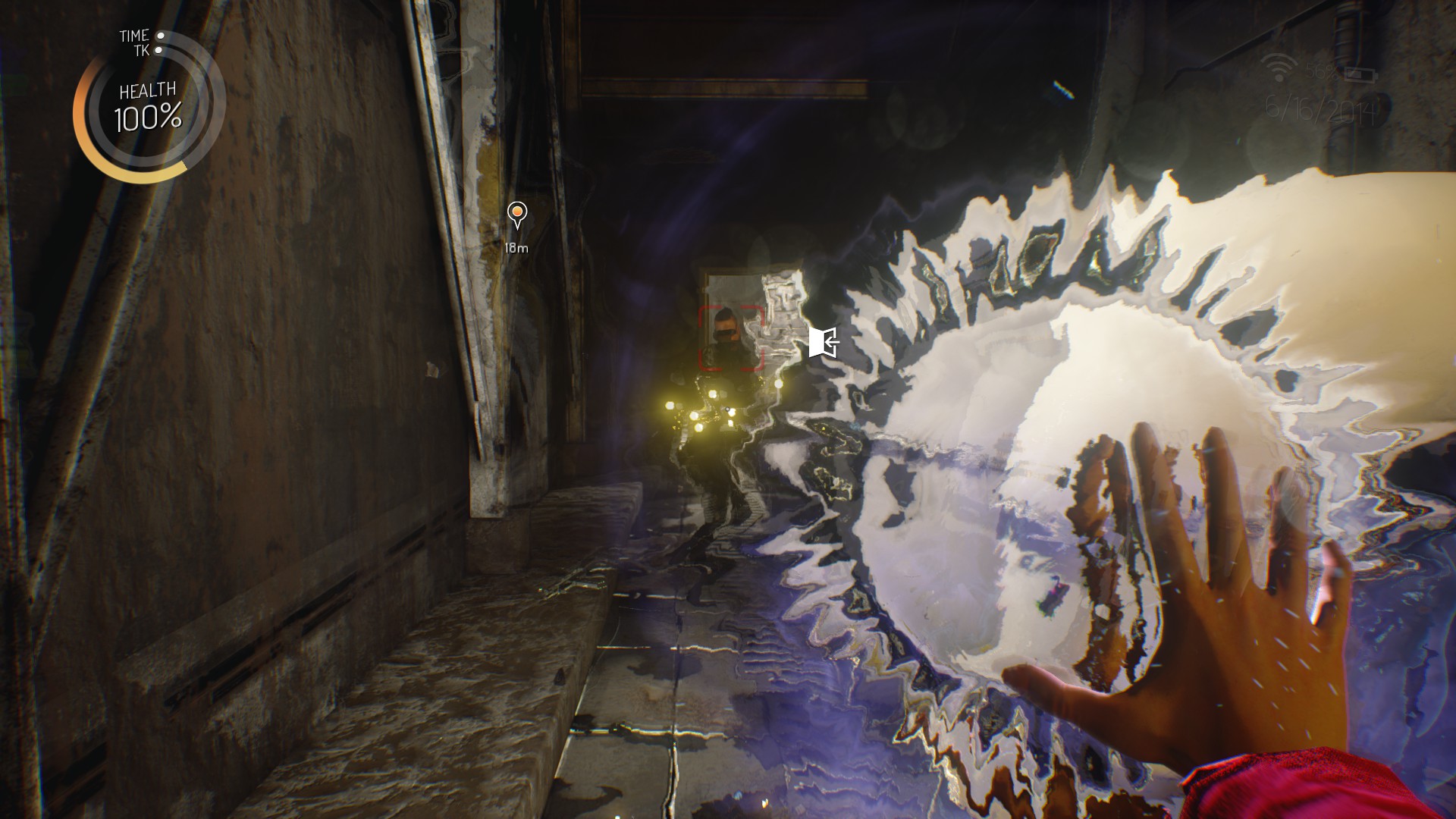
Task: Click the orange objective waypoint pin
Action: click(x=517, y=214)
